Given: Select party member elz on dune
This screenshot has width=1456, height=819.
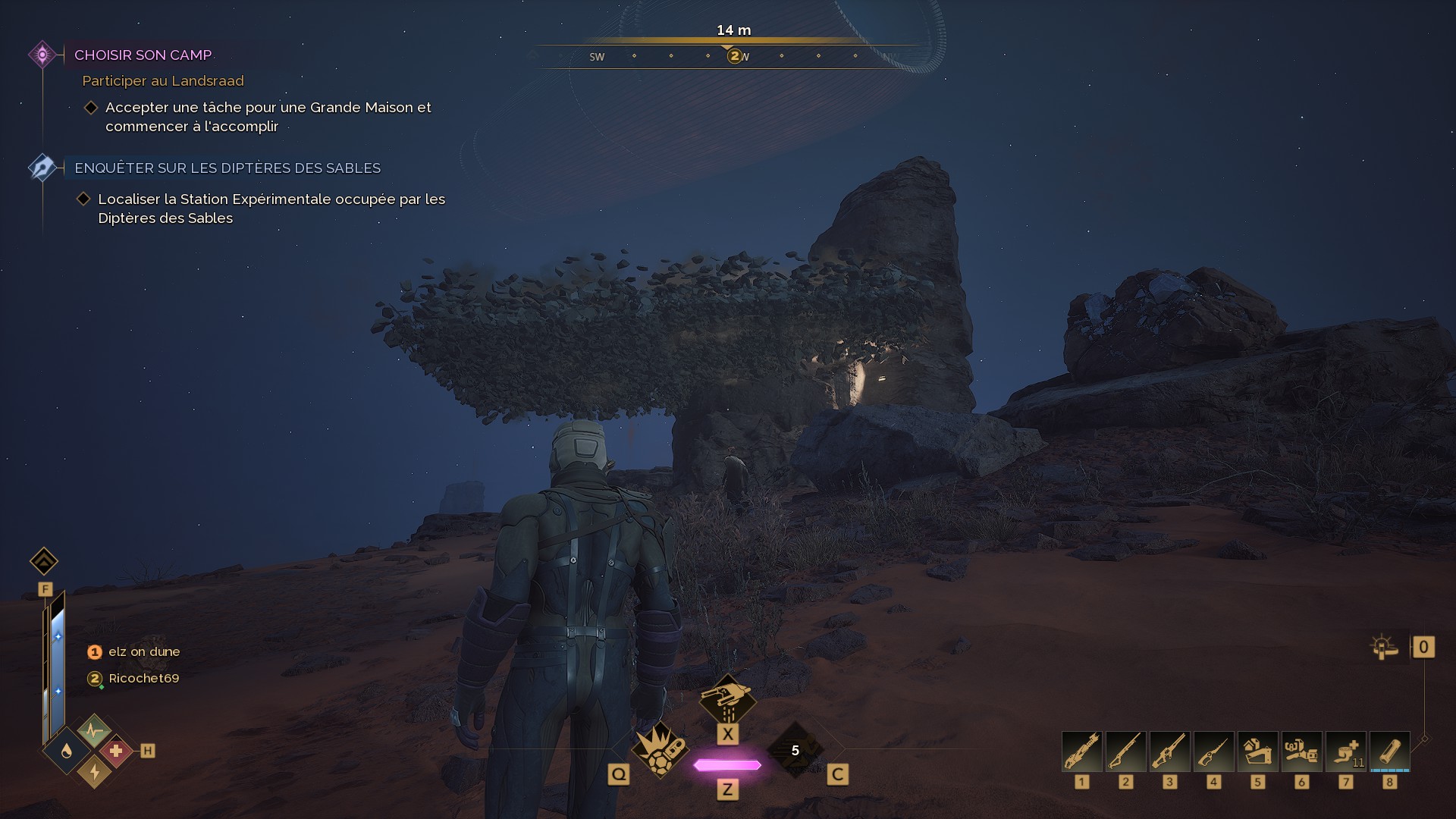Looking at the screenshot, I should [x=143, y=651].
